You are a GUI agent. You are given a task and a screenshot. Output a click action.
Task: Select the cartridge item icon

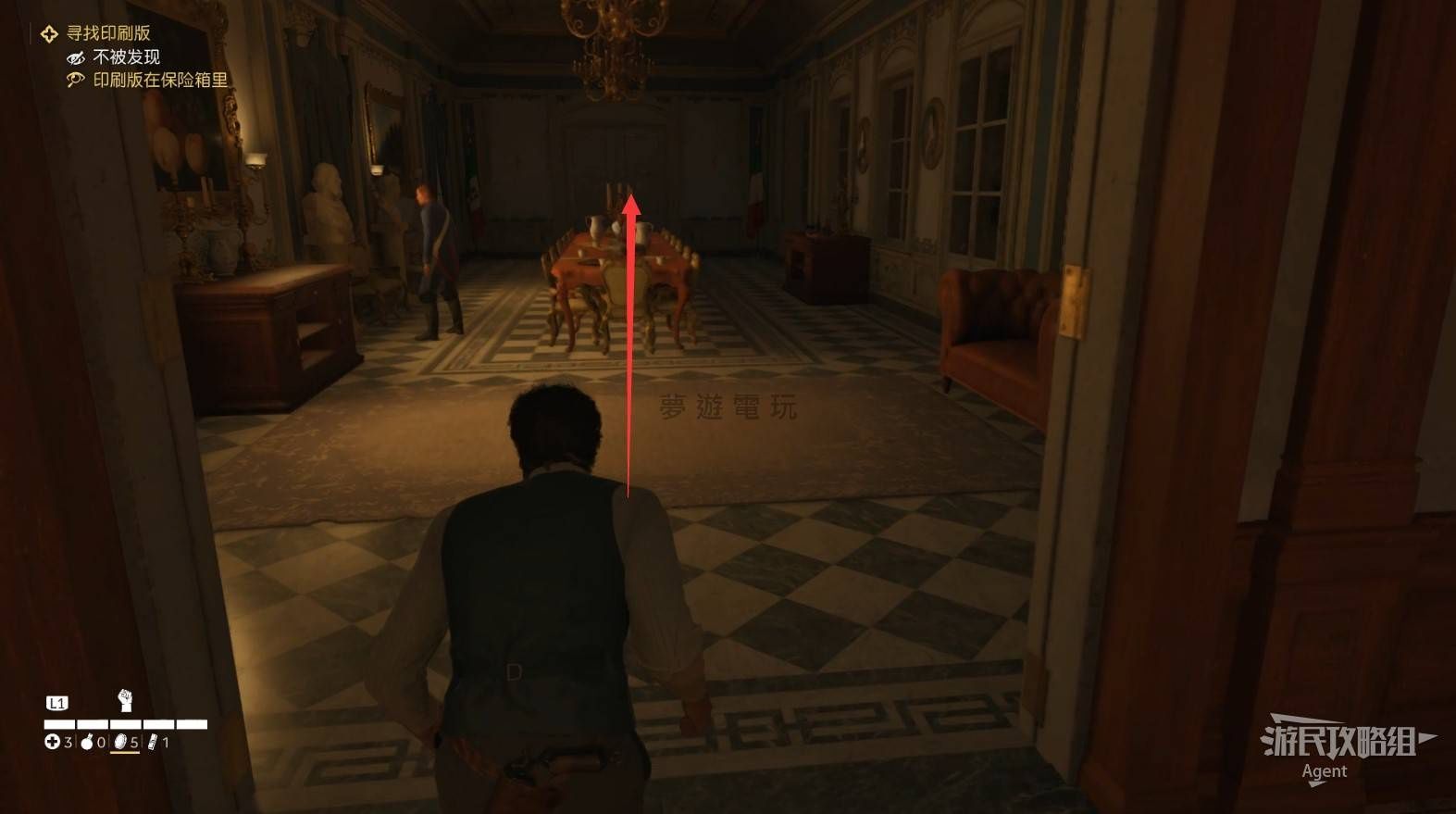153,742
